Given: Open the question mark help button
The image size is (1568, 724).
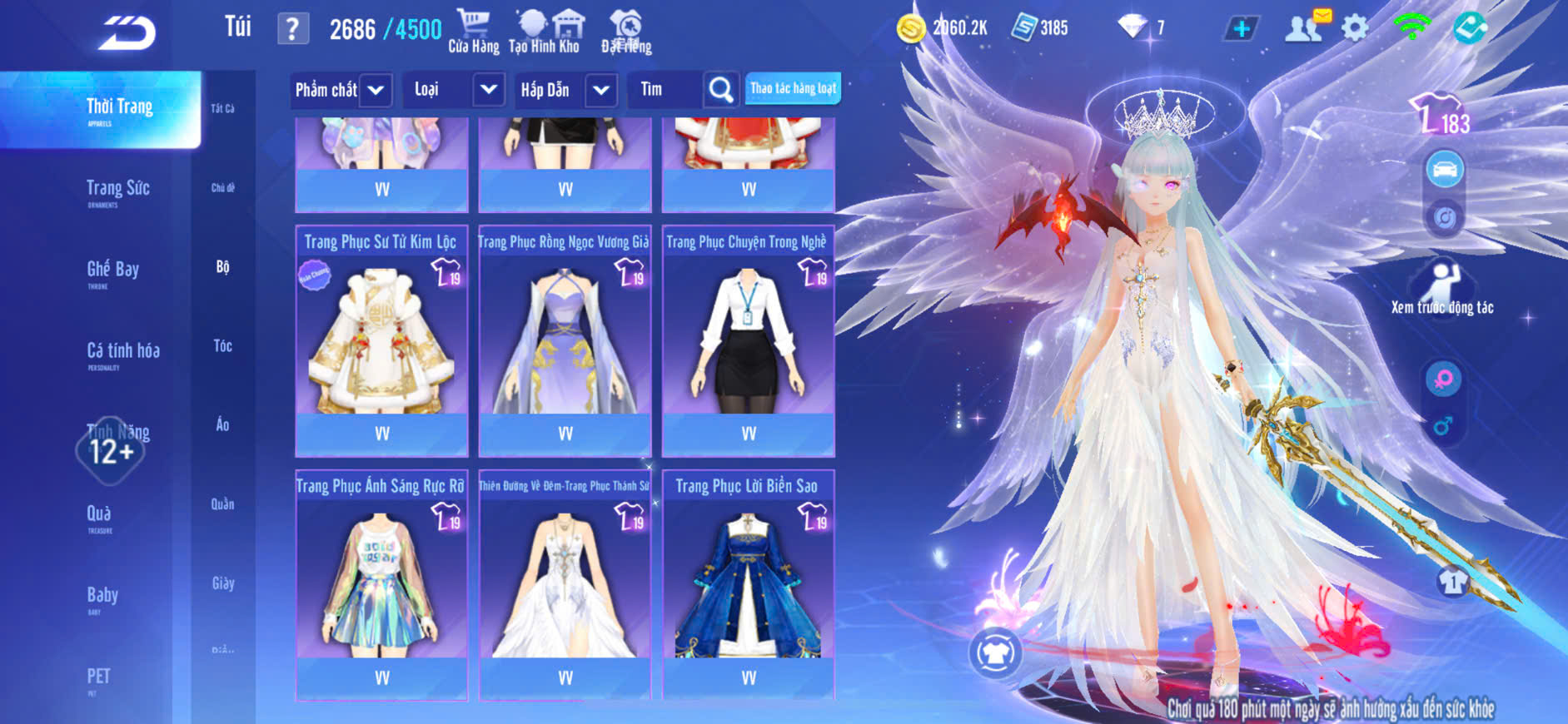Looking at the screenshot, I should 292,29.
